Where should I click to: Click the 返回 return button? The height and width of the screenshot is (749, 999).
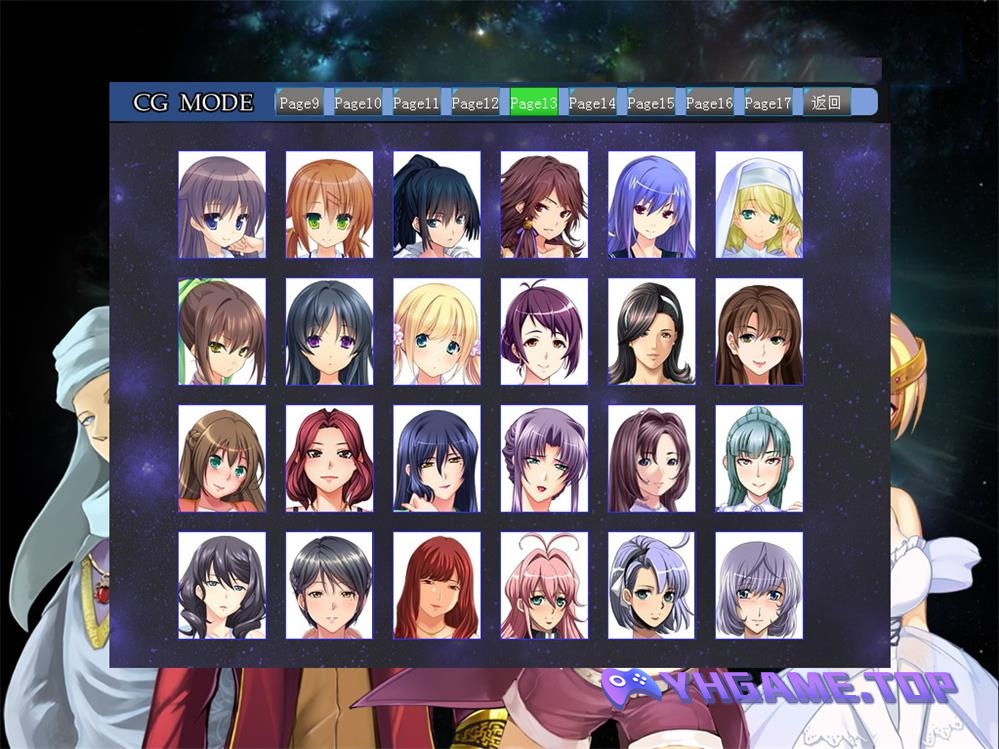(827, 102)
